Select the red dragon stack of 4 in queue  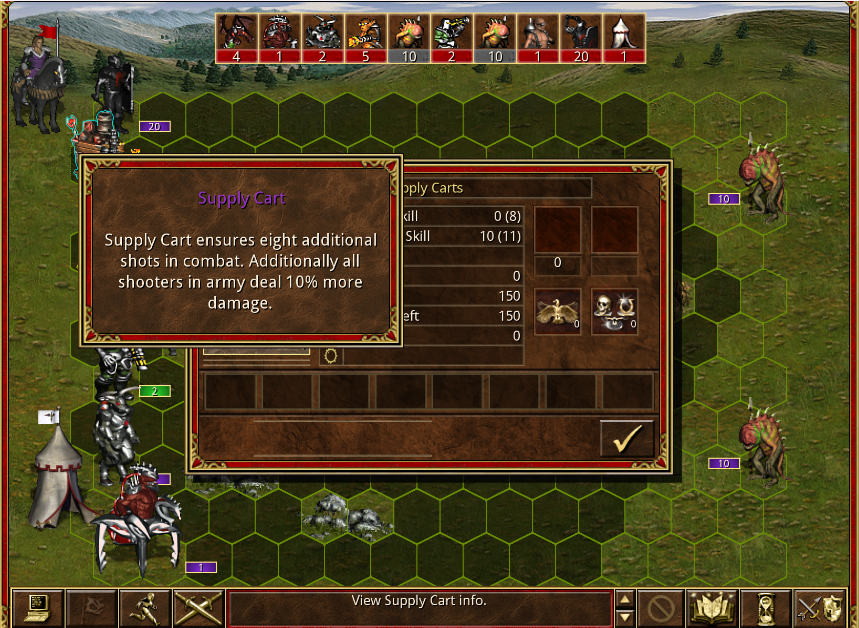(237, 38)
